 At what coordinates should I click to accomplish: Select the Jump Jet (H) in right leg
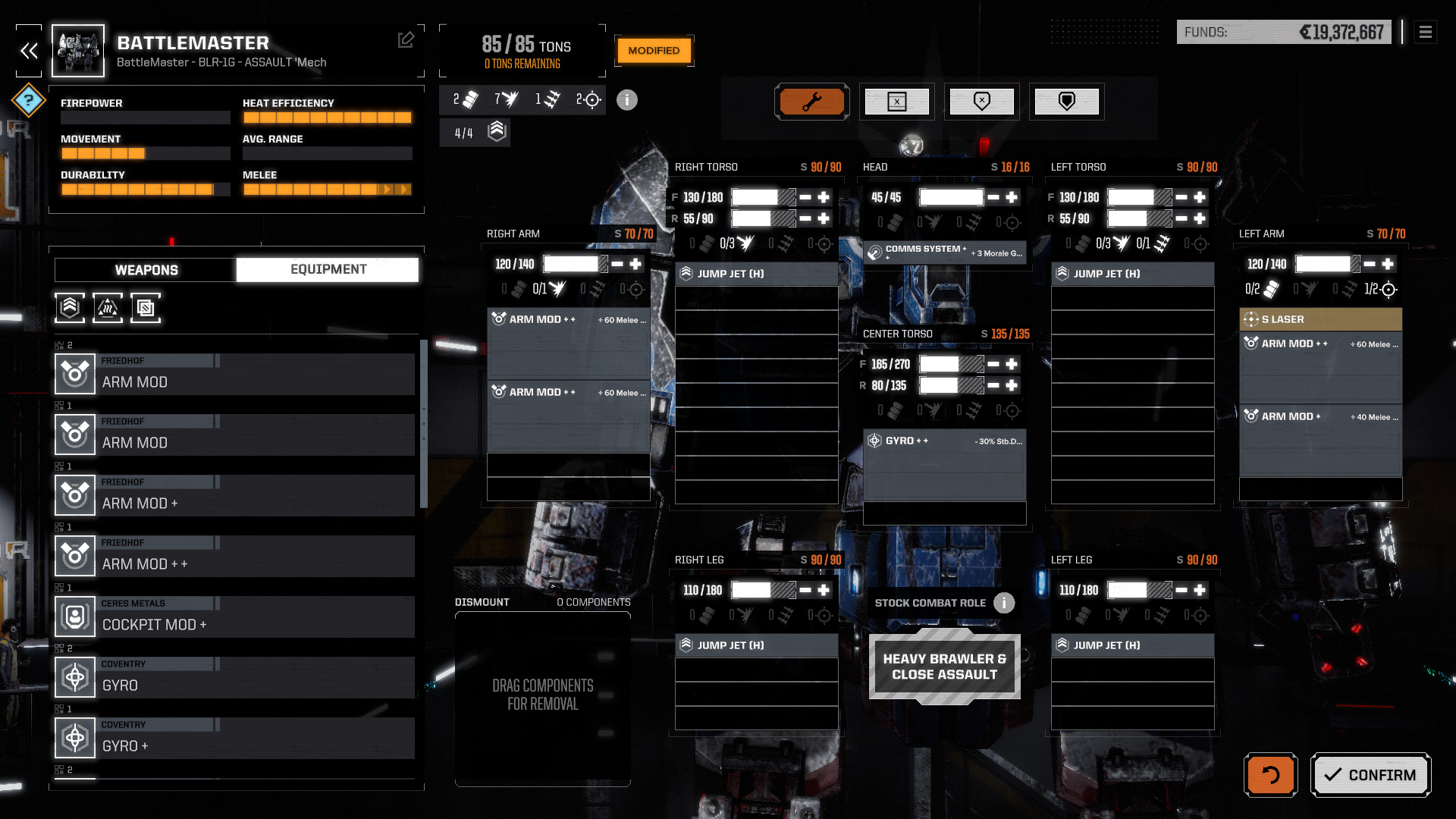pyautogui.click(x=756, y=645)
